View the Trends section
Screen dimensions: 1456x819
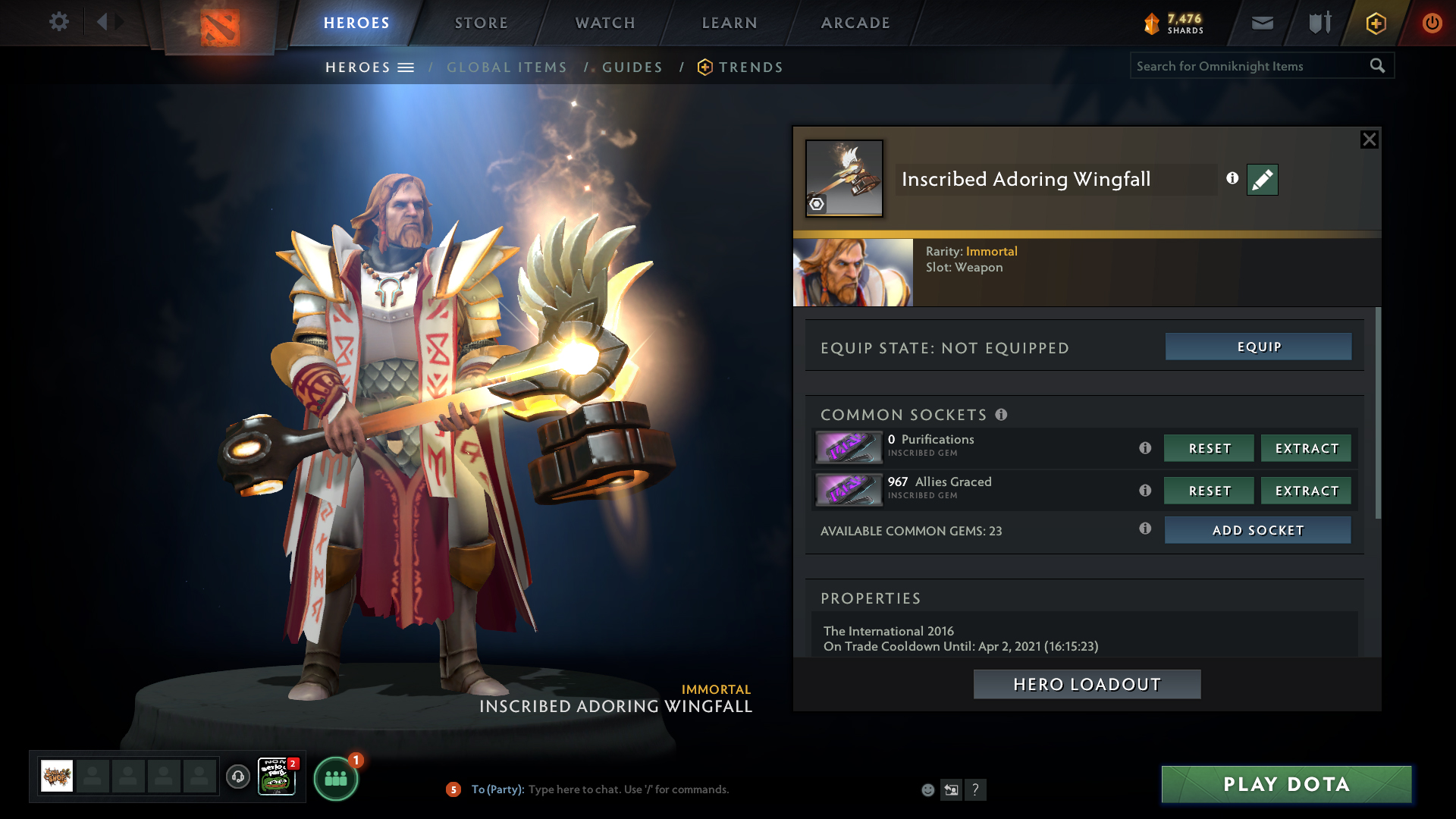(750, 67)
